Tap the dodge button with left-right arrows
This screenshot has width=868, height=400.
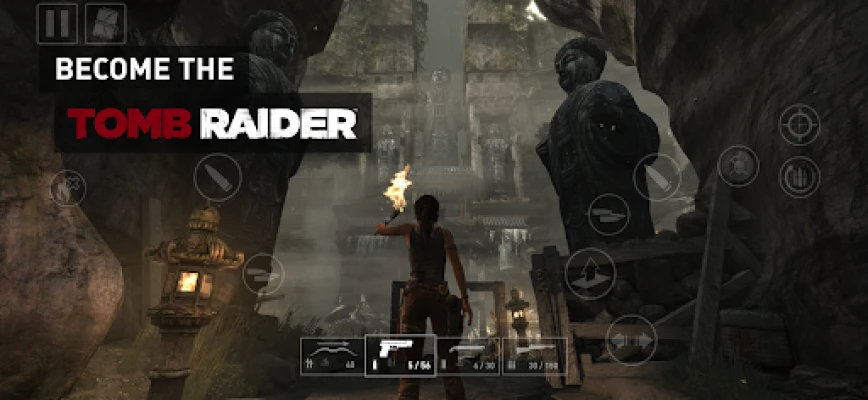[x=631, y=339]
